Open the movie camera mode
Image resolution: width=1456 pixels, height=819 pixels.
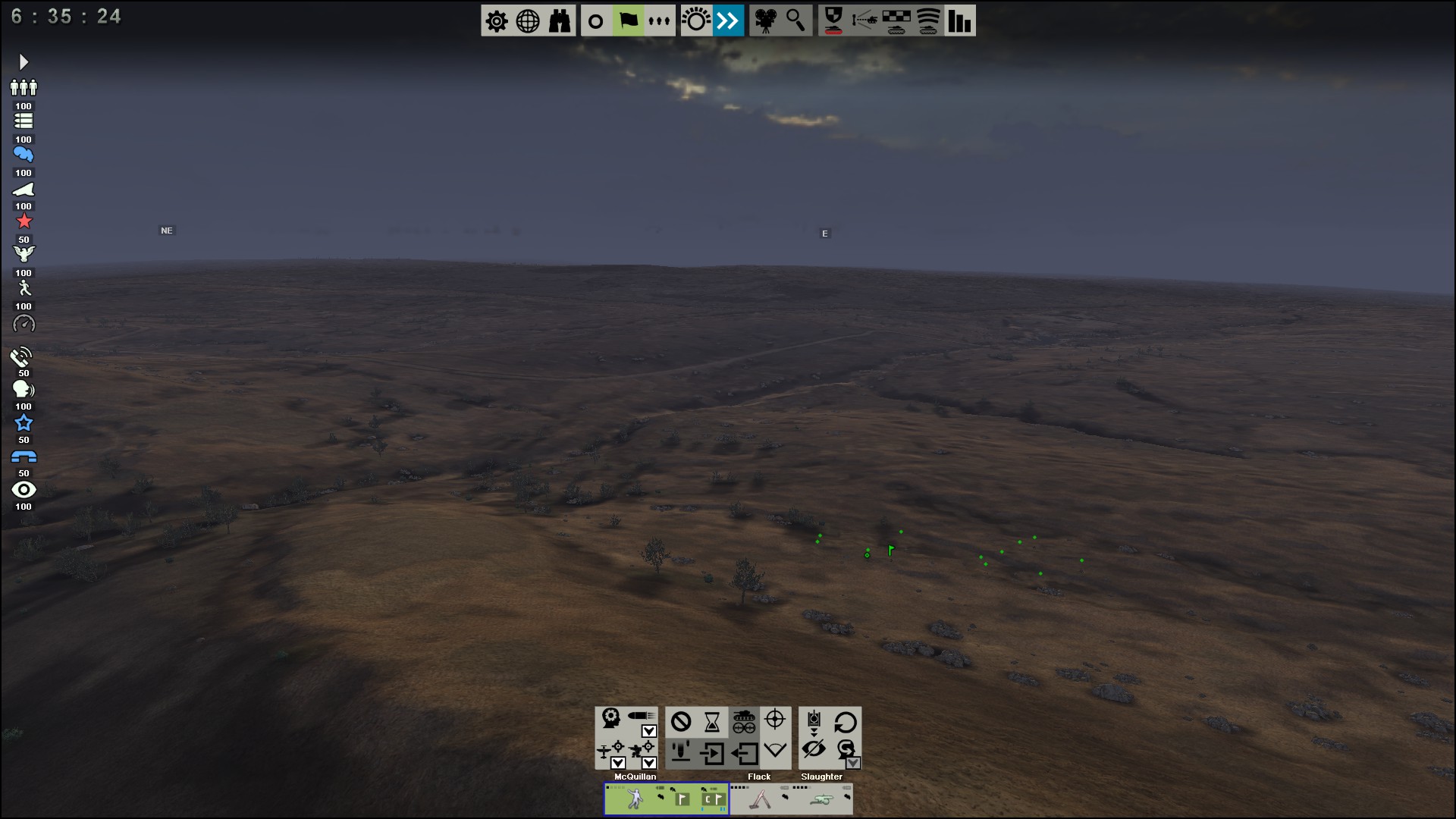point(765,21)
